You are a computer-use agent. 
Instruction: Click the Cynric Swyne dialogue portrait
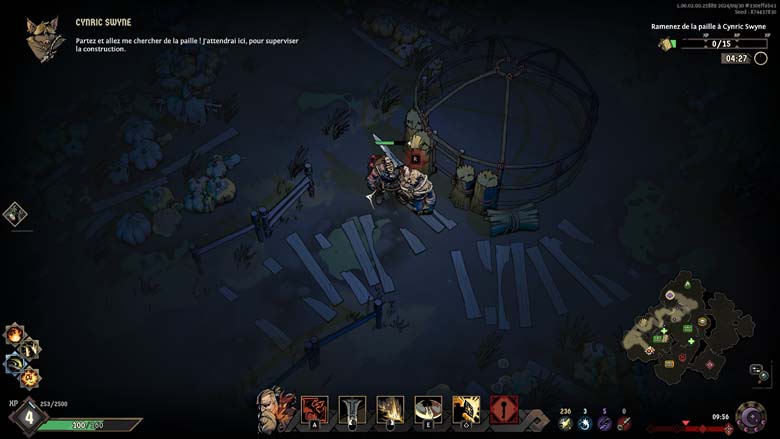[x=46, y=39]
